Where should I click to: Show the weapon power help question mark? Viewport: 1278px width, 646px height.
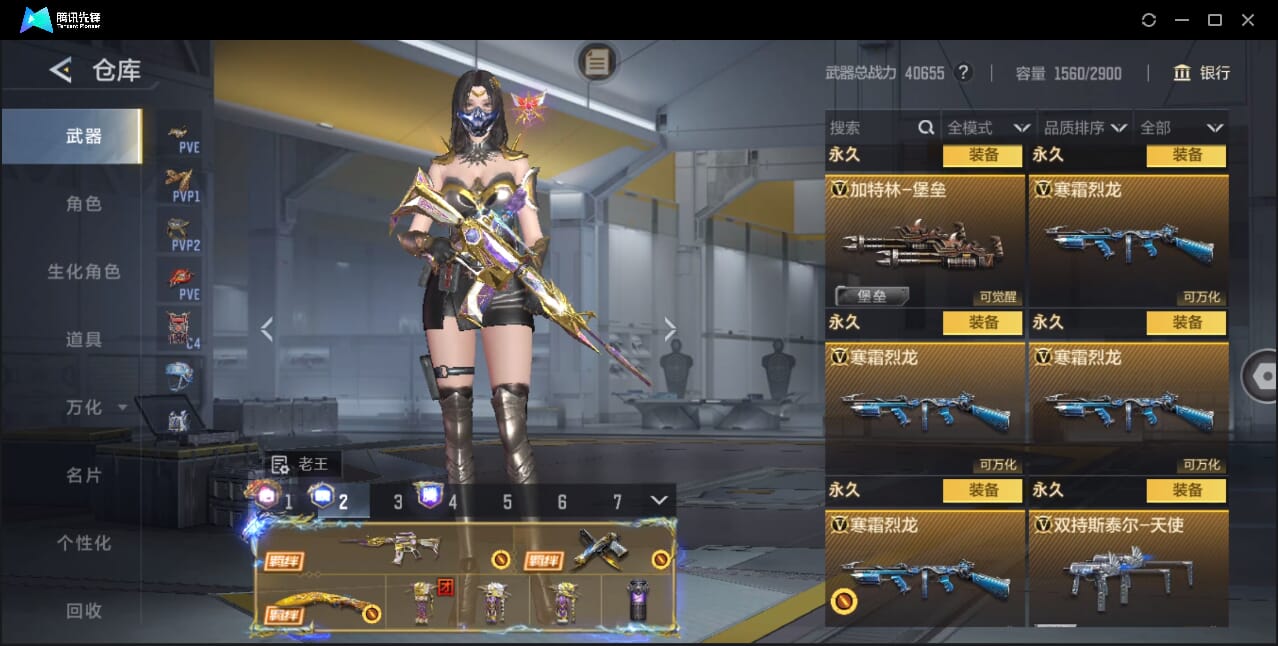coord(963,73)
